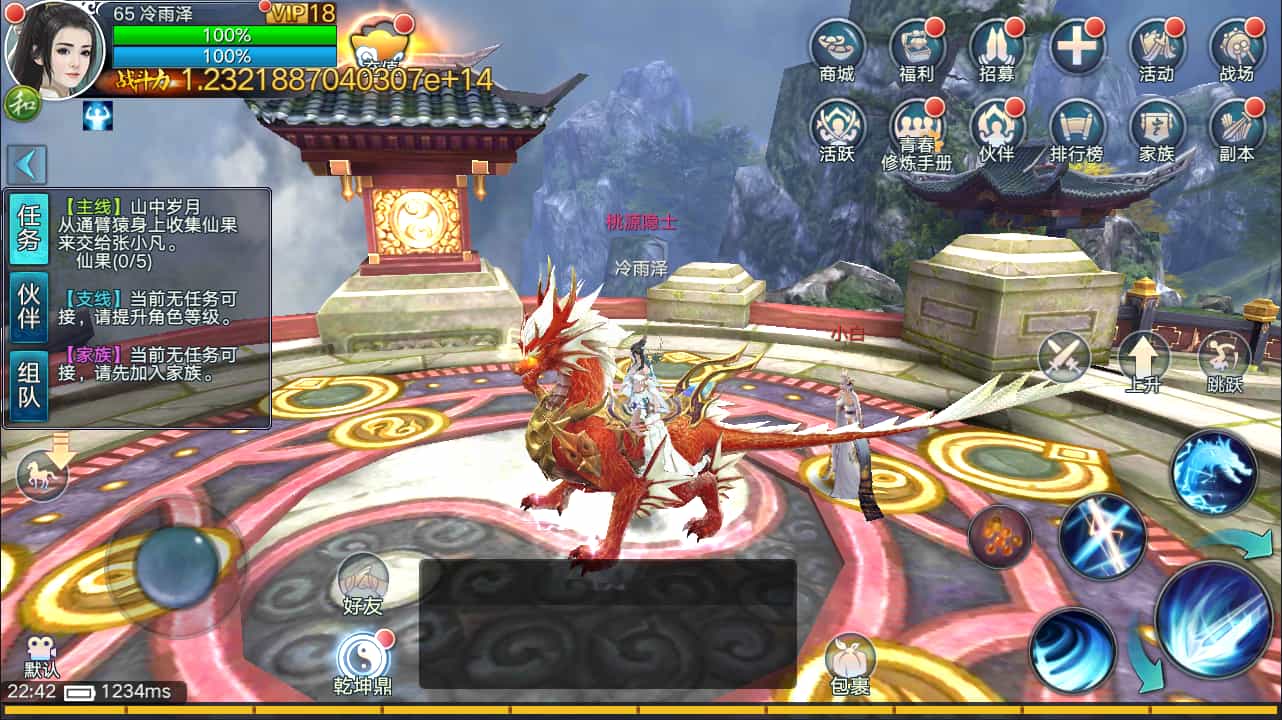Open the 福利 welfare rewards
This screenshot has height=720, width=1282.
[x=917, y=48]
